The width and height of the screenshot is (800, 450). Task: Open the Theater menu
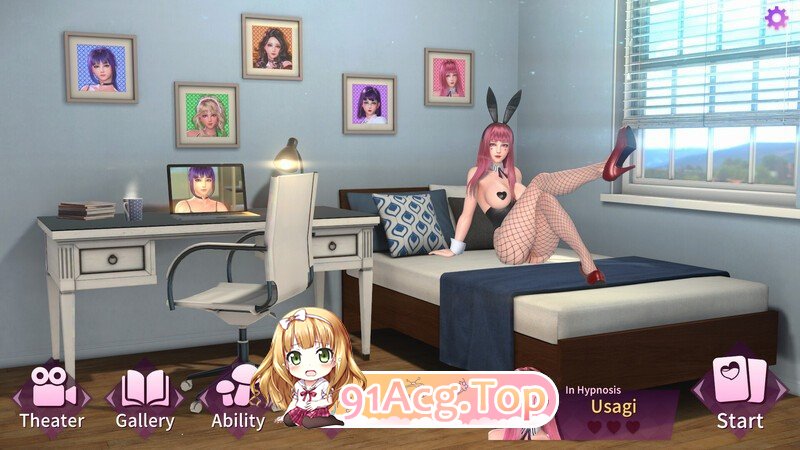(x=51, y=397)
